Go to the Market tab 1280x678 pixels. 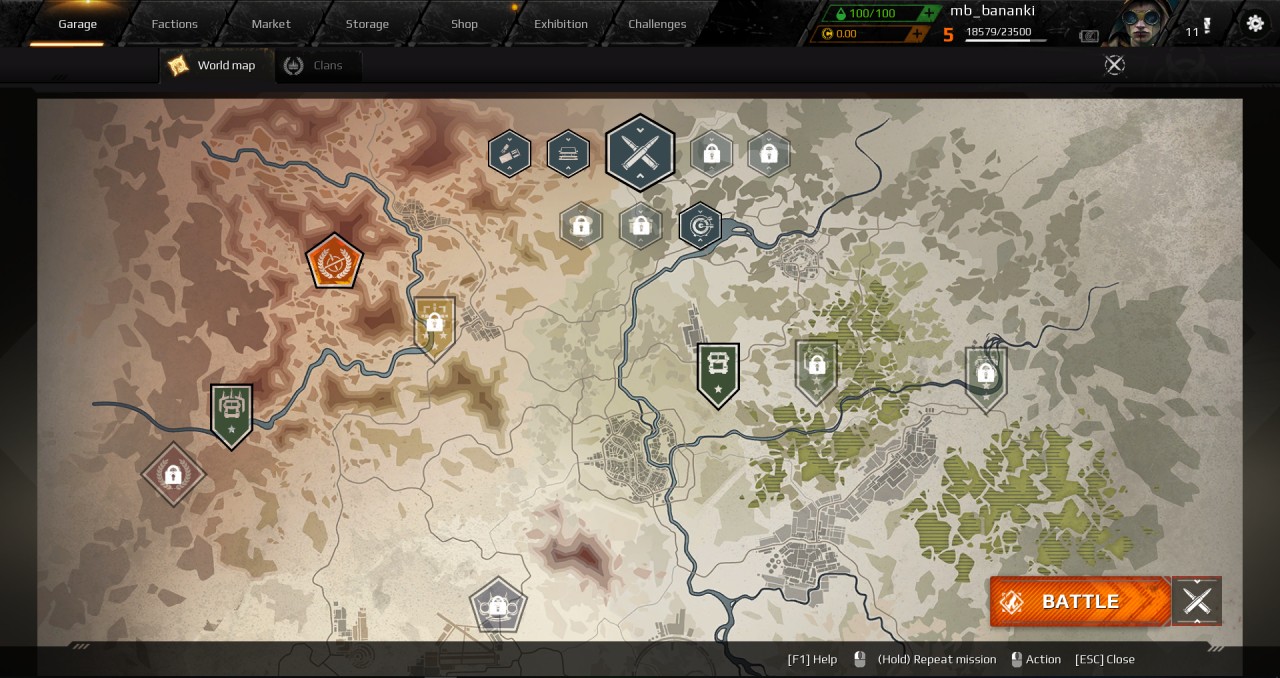click(x=271, y=24)
